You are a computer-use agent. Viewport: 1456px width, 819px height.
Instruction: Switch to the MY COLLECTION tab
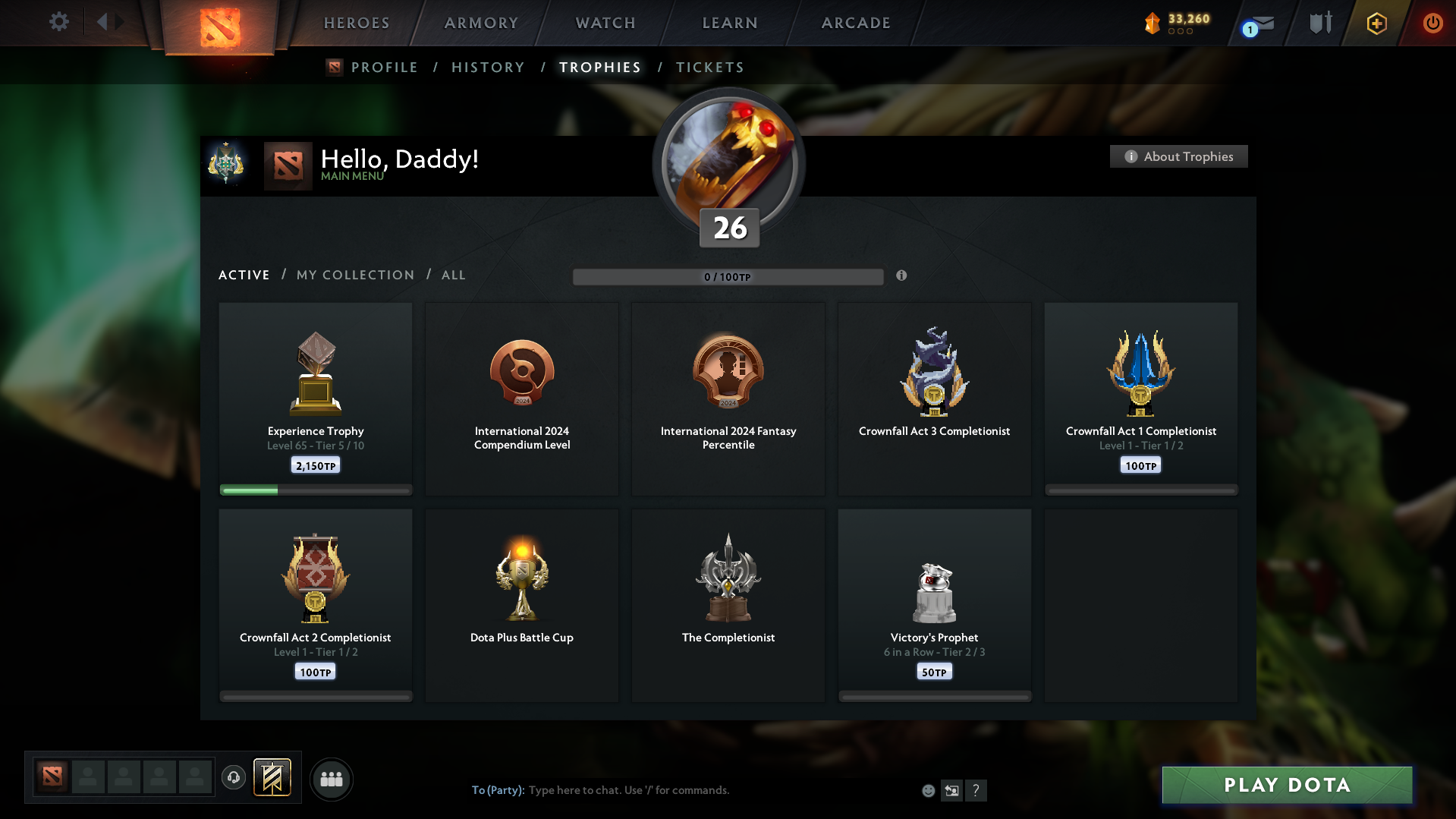(x=354, y=275)
